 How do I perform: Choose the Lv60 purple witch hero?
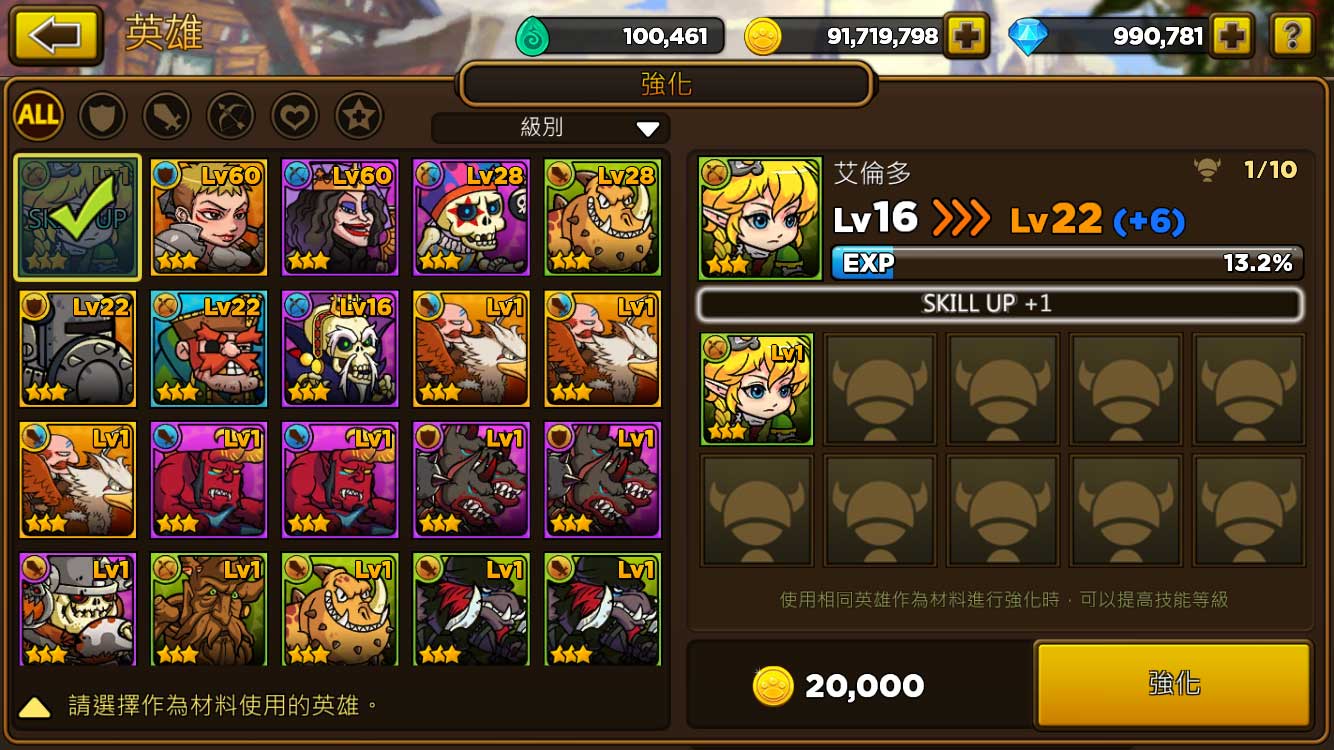click(340, 217)
